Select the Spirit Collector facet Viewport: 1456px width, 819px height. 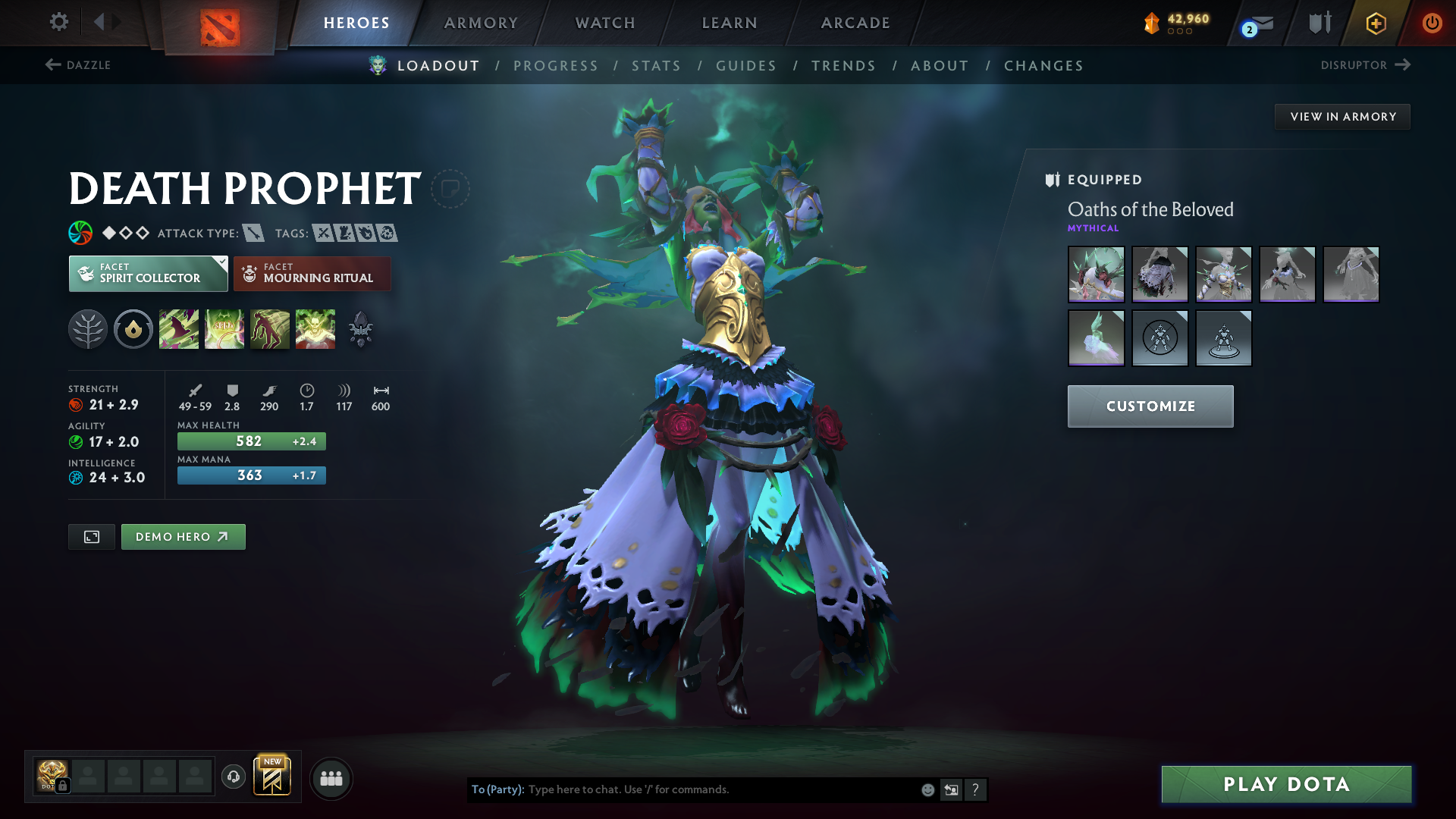pyautogui.click(x=148, y=274)
